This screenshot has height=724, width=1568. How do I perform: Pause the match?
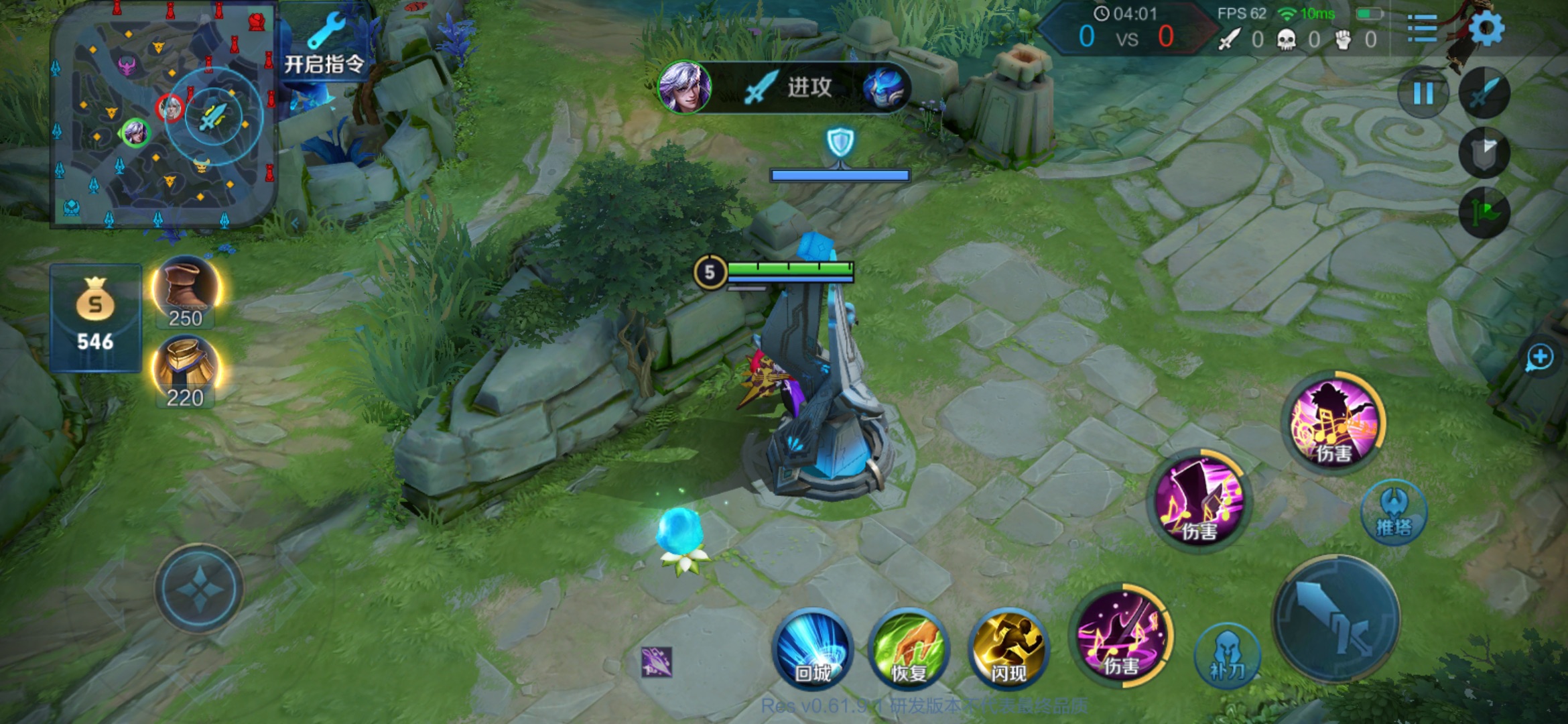1423,93
